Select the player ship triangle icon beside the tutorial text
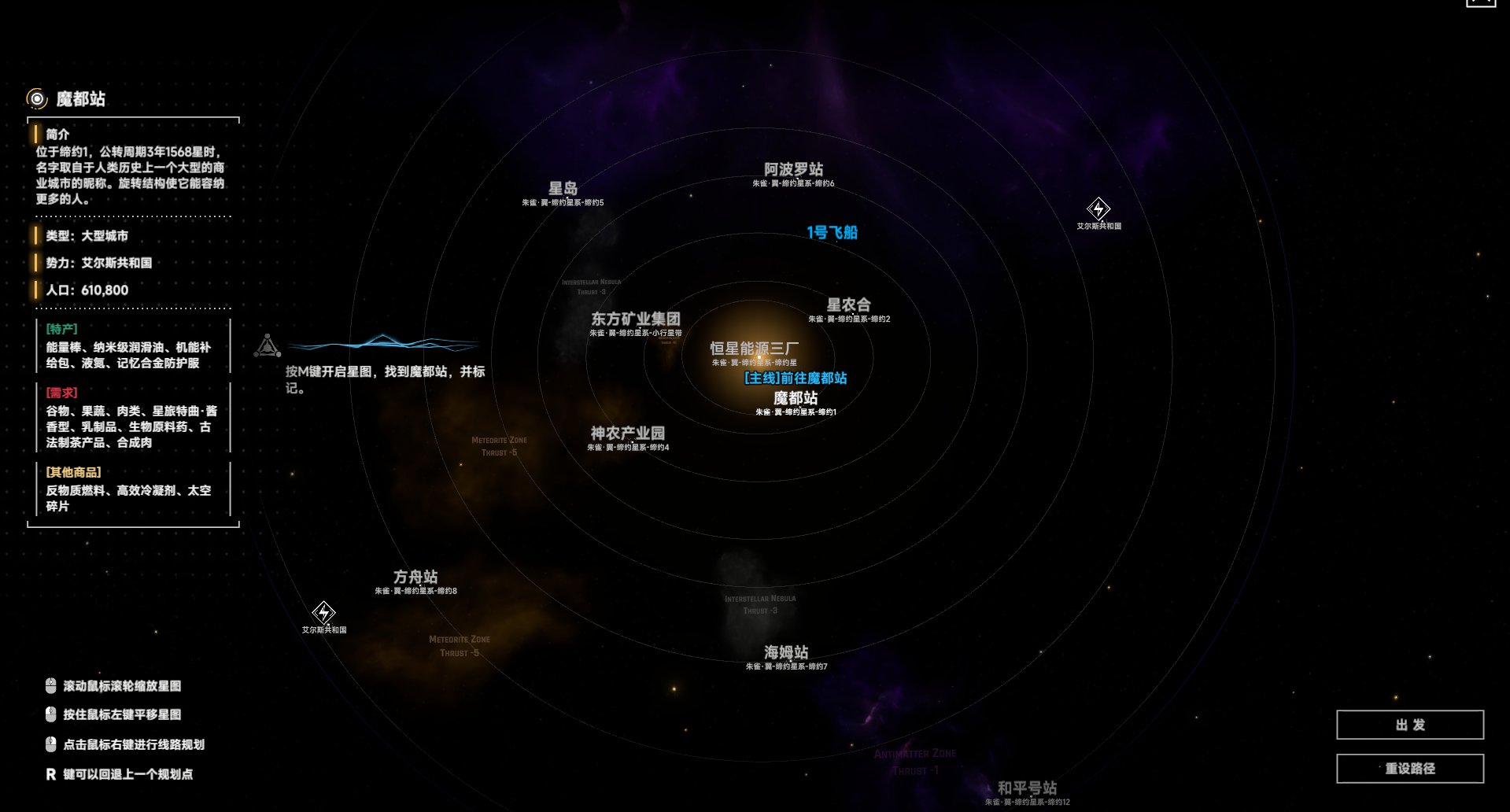1510x812 pixels. click(x=268, y=345)
